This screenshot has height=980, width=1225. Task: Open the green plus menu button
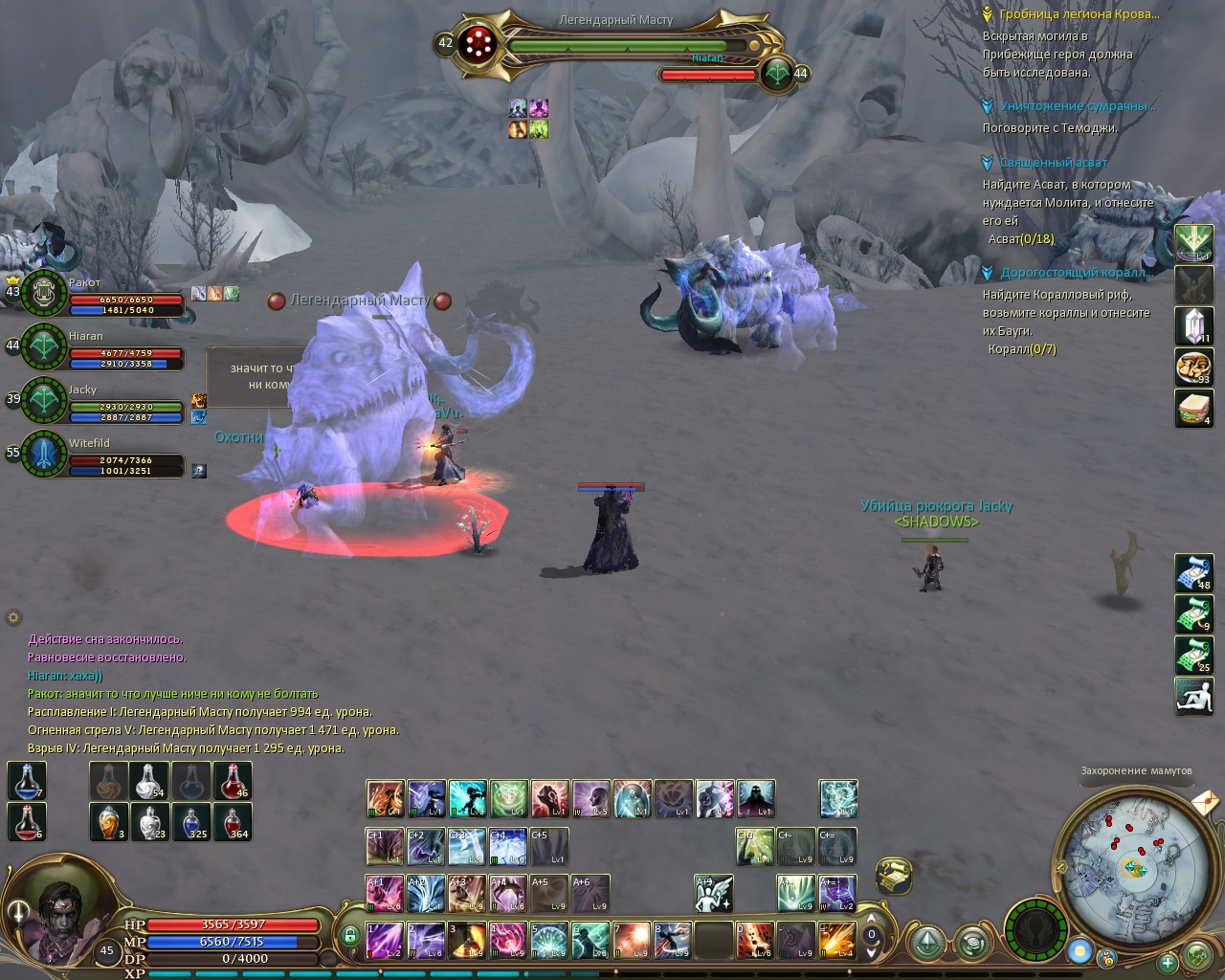coord(1167,963)
